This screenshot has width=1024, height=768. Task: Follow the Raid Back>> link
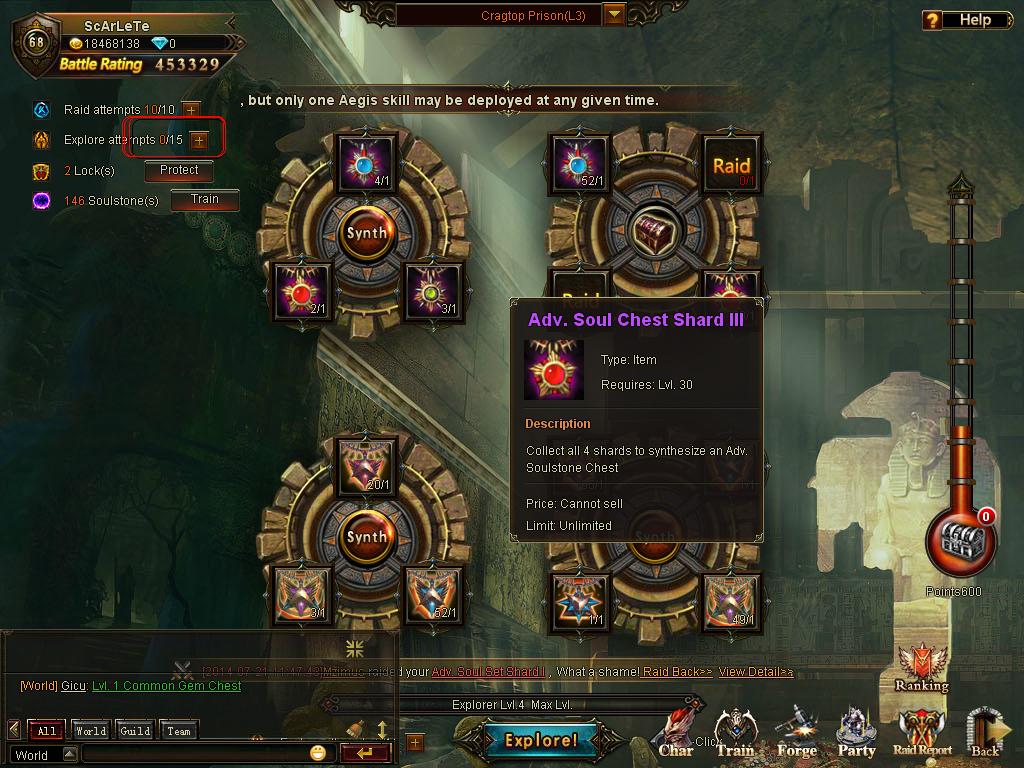coord(677,672)
